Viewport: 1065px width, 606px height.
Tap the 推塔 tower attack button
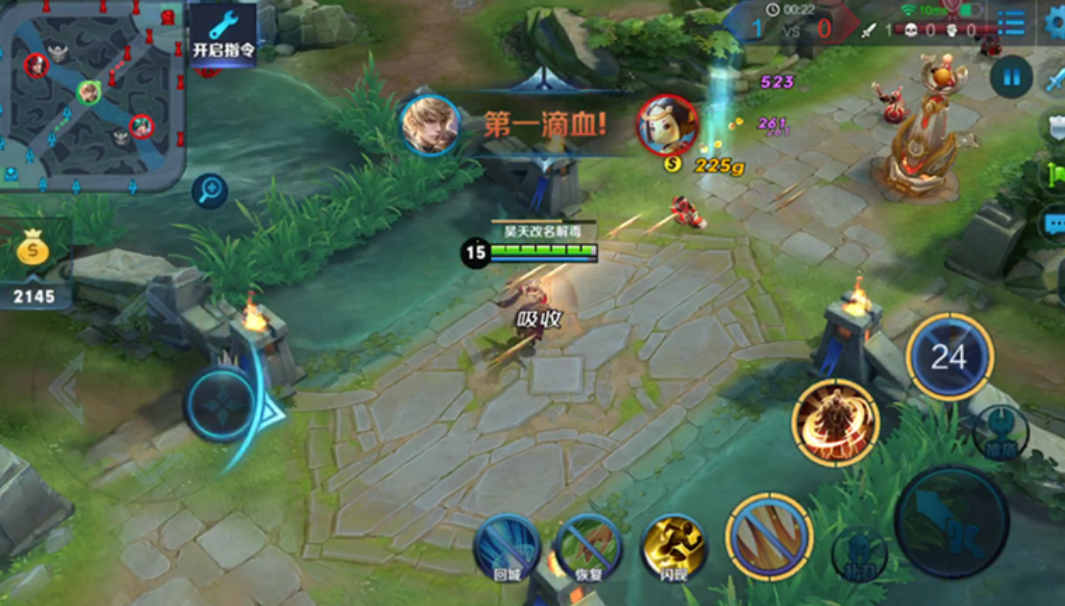click(x=1000, y=432)
